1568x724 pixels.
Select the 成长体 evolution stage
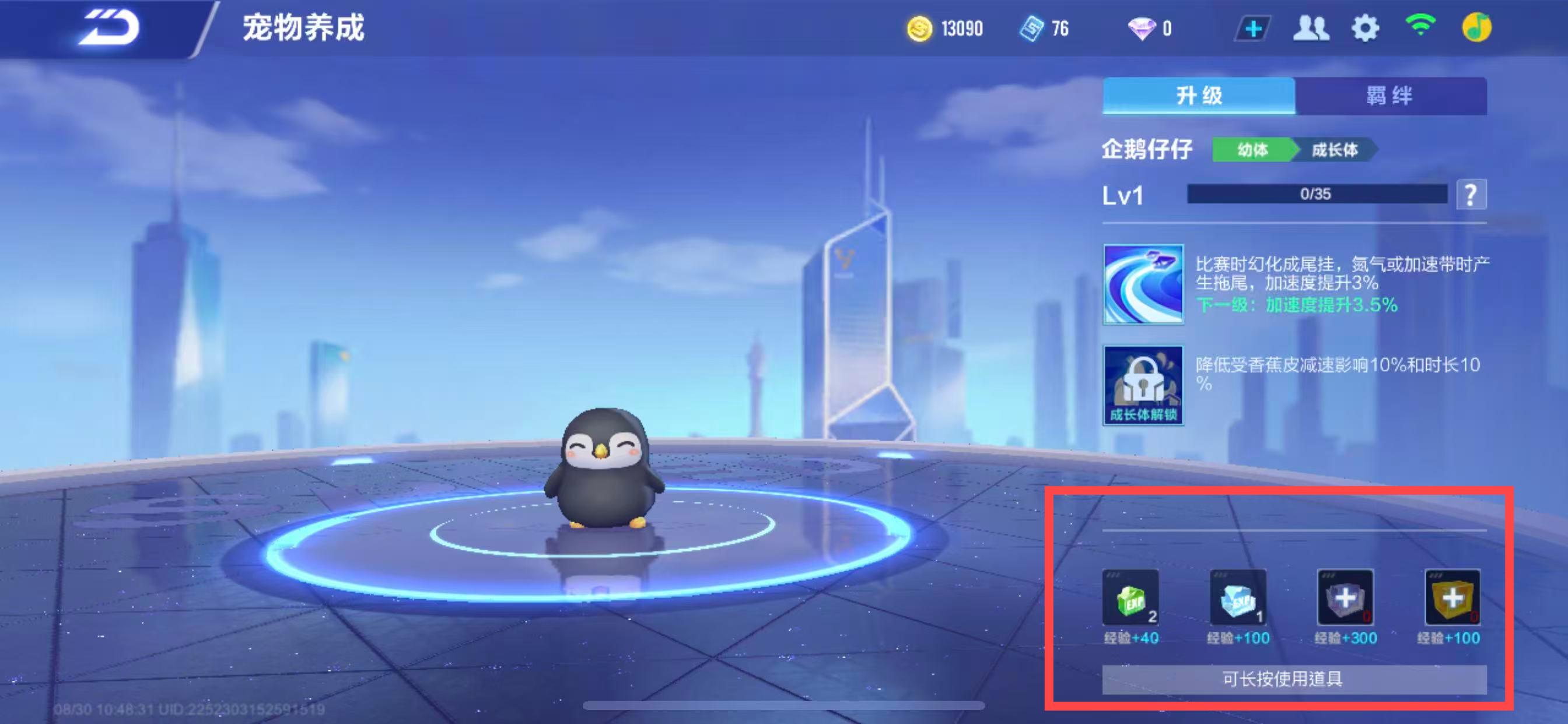[1334, 150]
